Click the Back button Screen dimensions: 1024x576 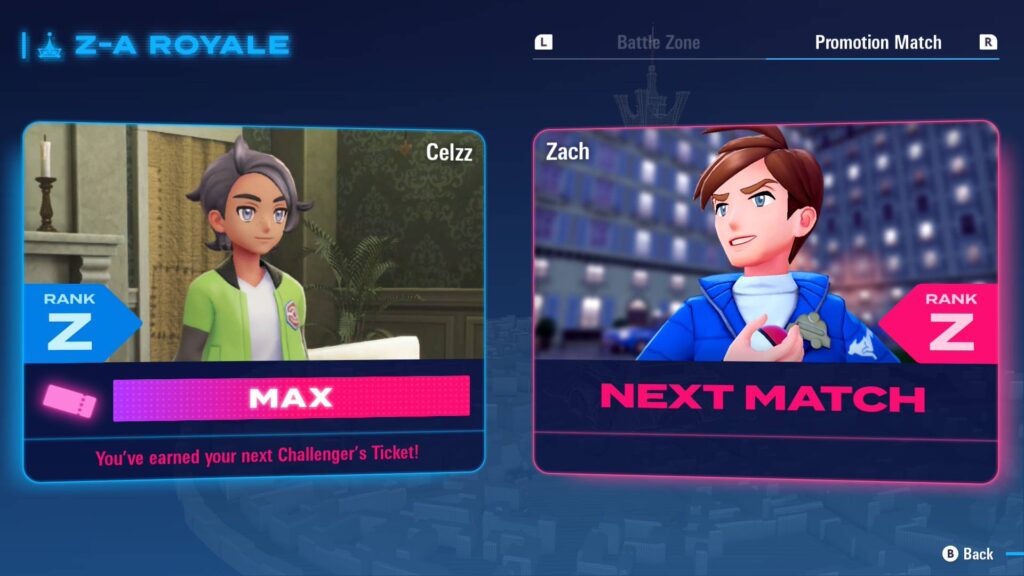968,553
